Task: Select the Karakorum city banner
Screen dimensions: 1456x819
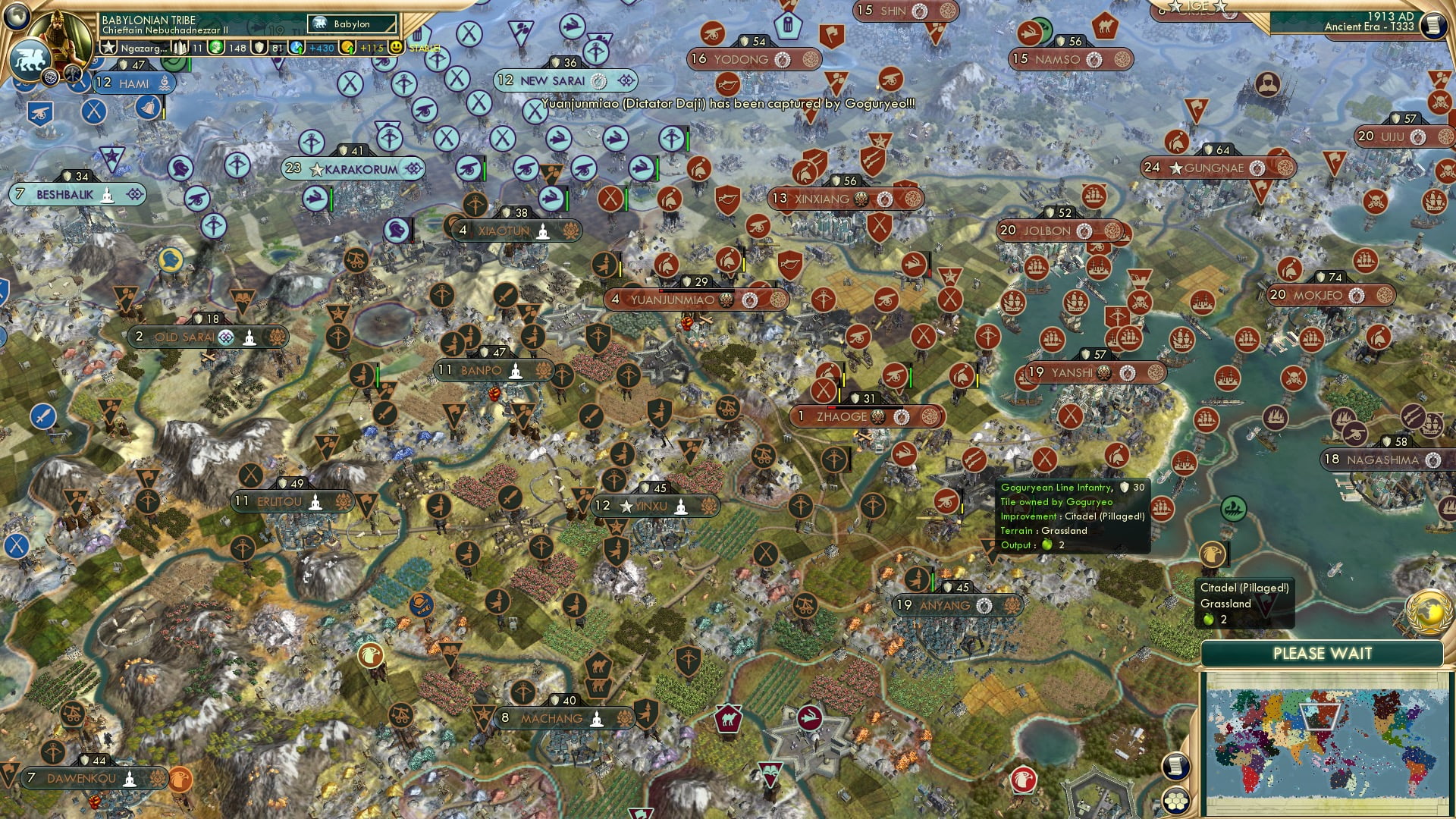Action: pyautogui.click(x=353, y=168)
